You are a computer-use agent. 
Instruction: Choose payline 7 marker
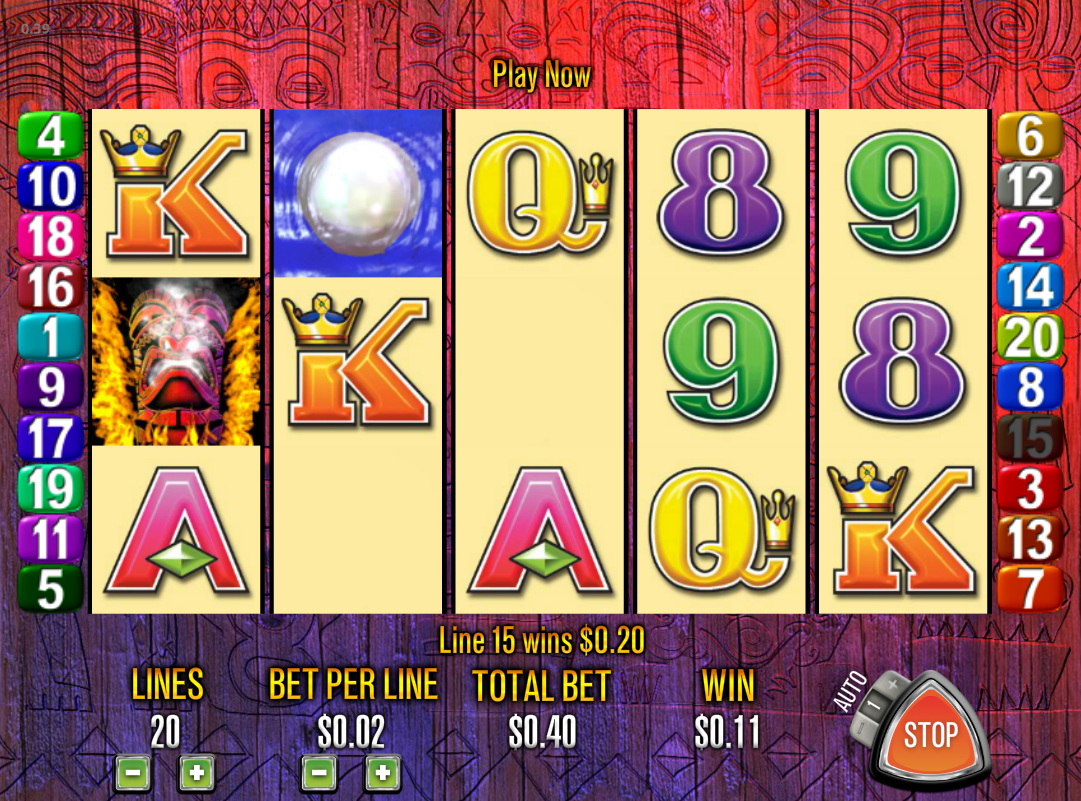1030,590
